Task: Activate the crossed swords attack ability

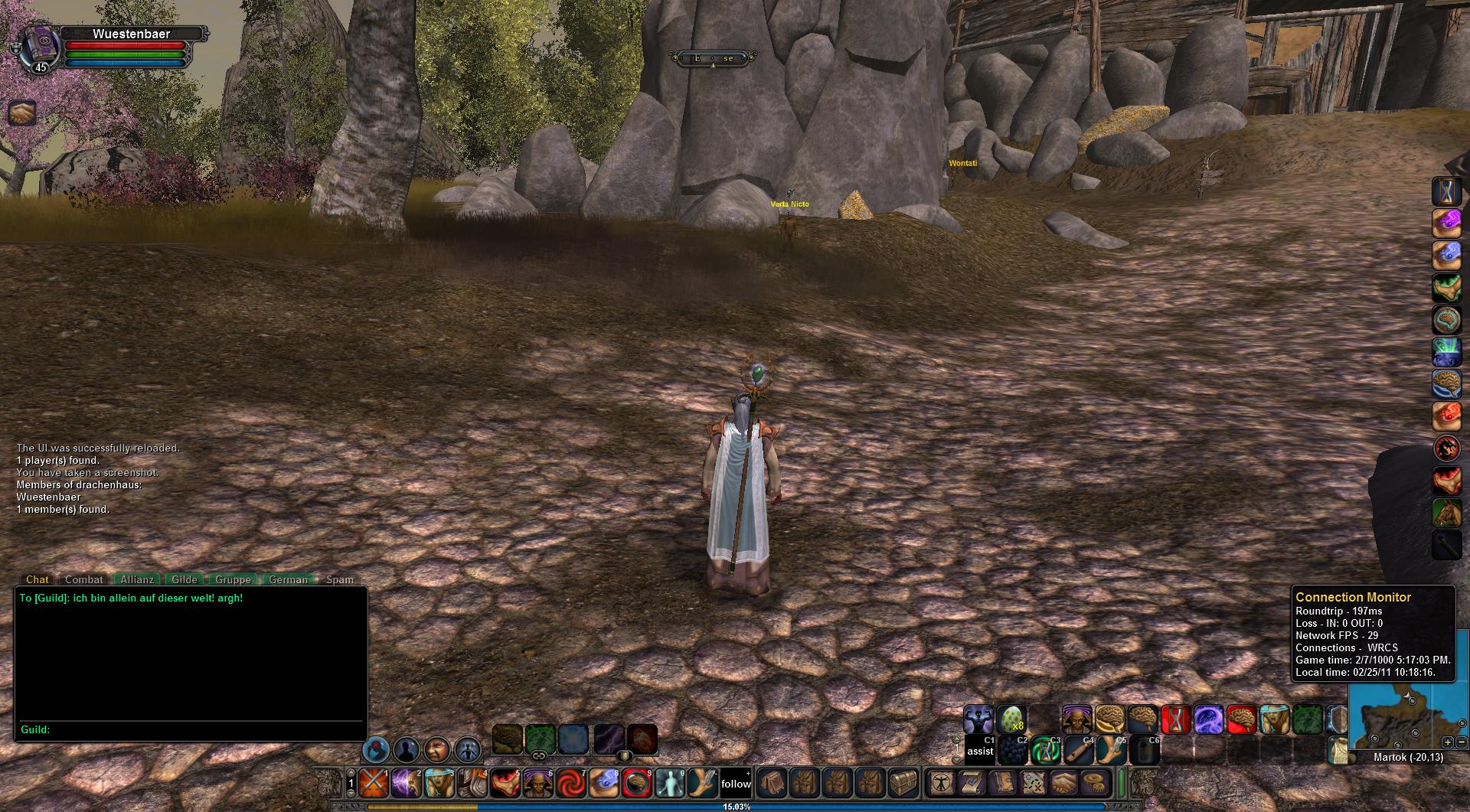Action: pos(374,783)
